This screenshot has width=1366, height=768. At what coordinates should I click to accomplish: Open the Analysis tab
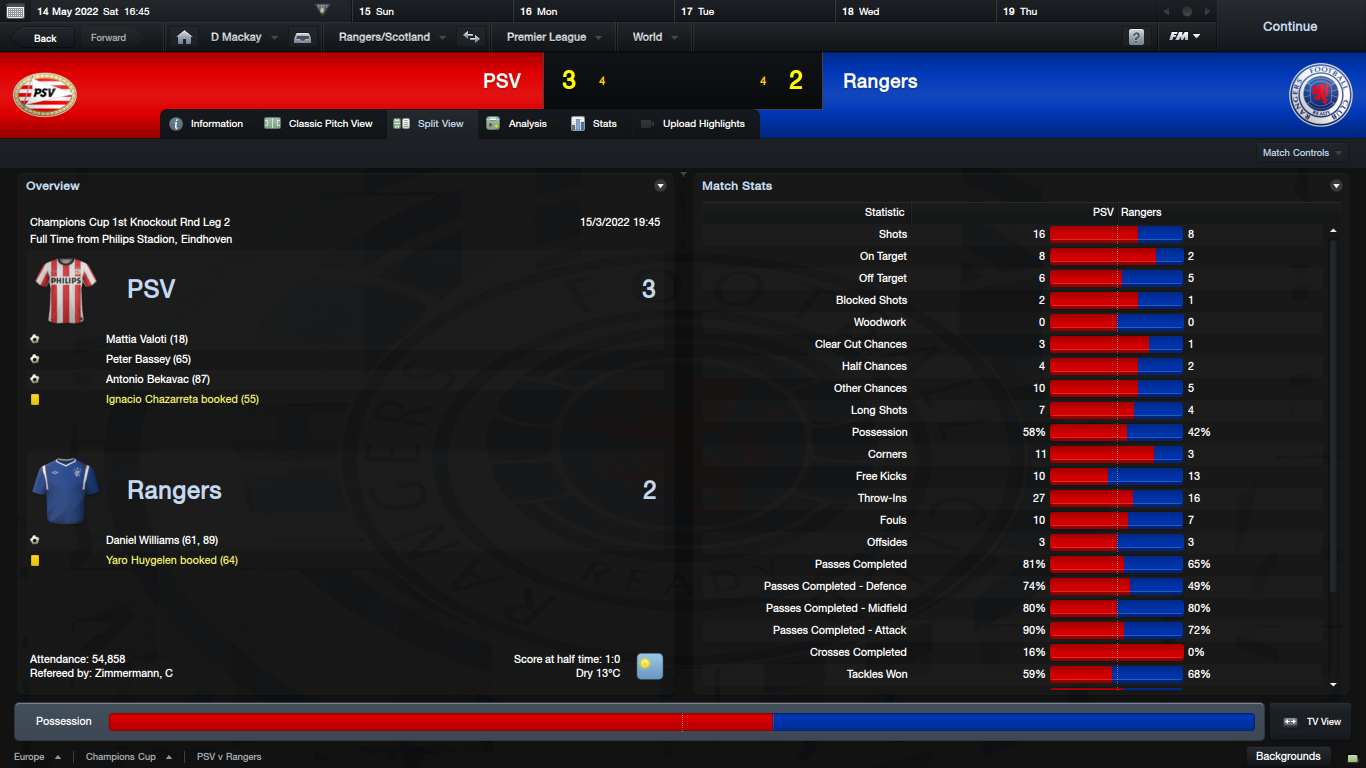pos(517,124)
